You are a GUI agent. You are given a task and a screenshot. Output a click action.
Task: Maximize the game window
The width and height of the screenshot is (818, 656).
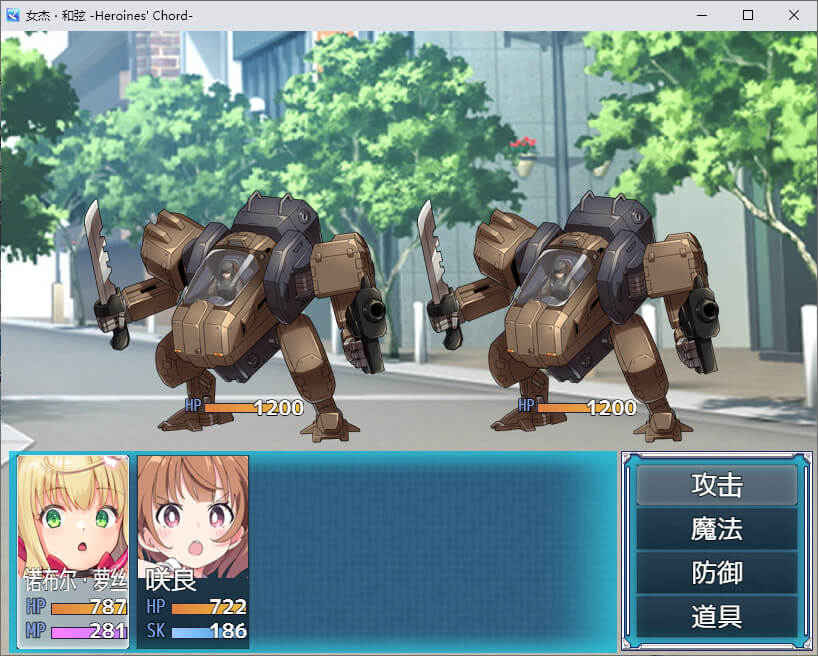748,15
